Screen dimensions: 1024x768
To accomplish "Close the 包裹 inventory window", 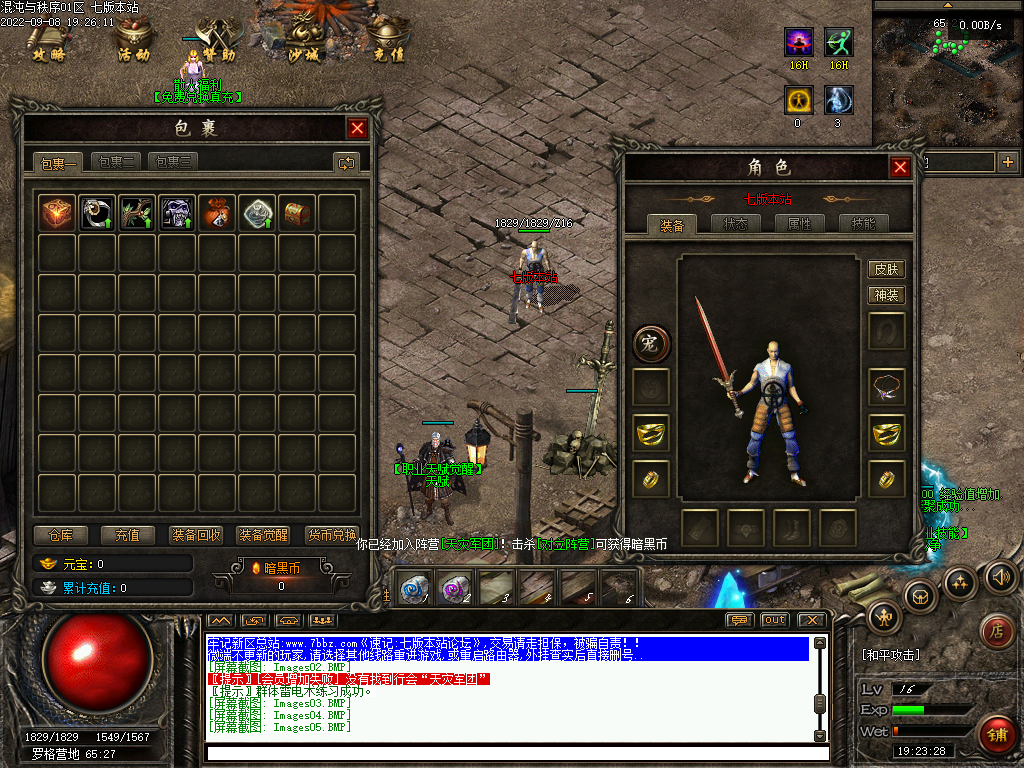I will click(x=357, y=128).
